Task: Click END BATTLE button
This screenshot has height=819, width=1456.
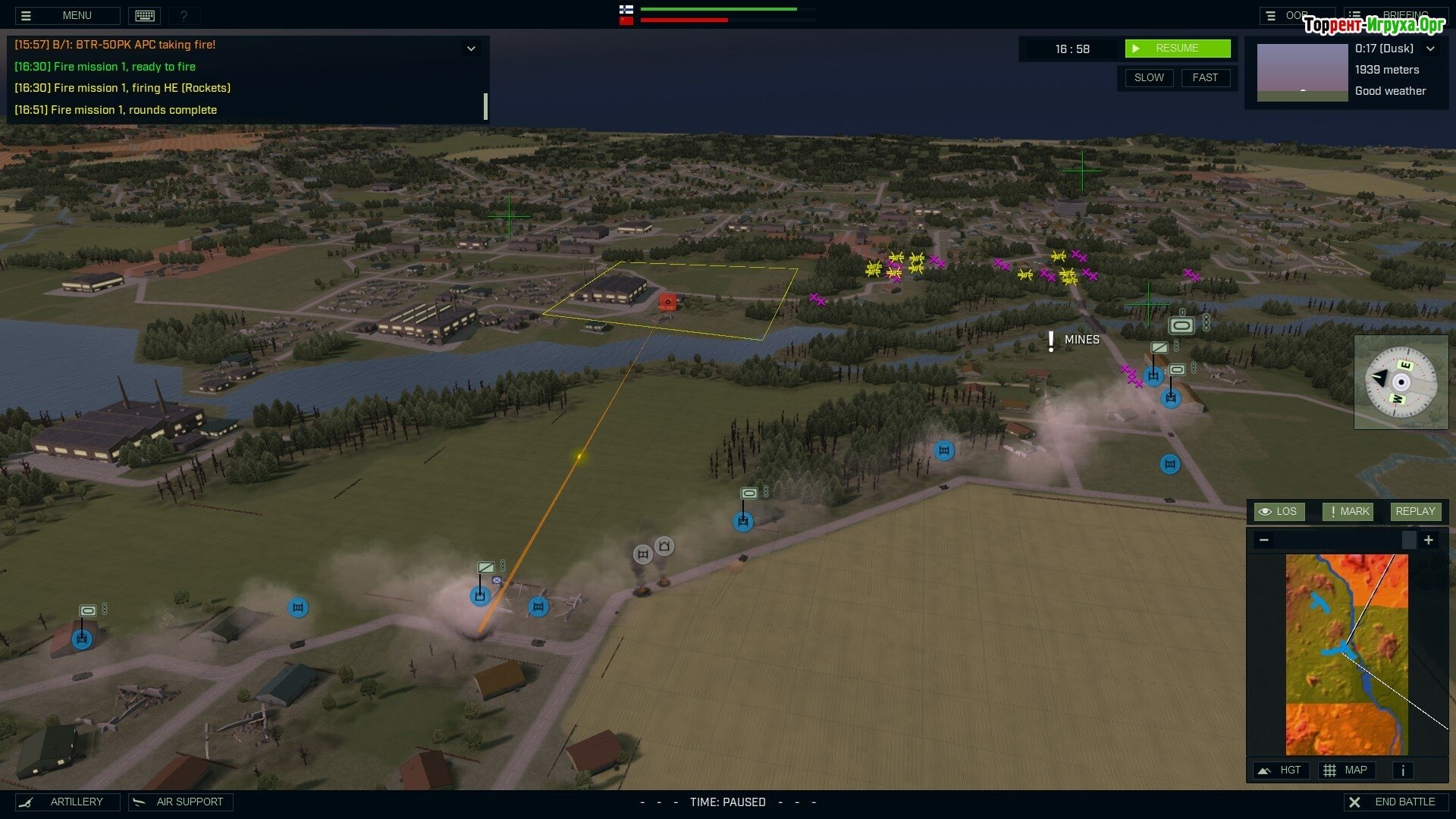Action: point(1395,802)
